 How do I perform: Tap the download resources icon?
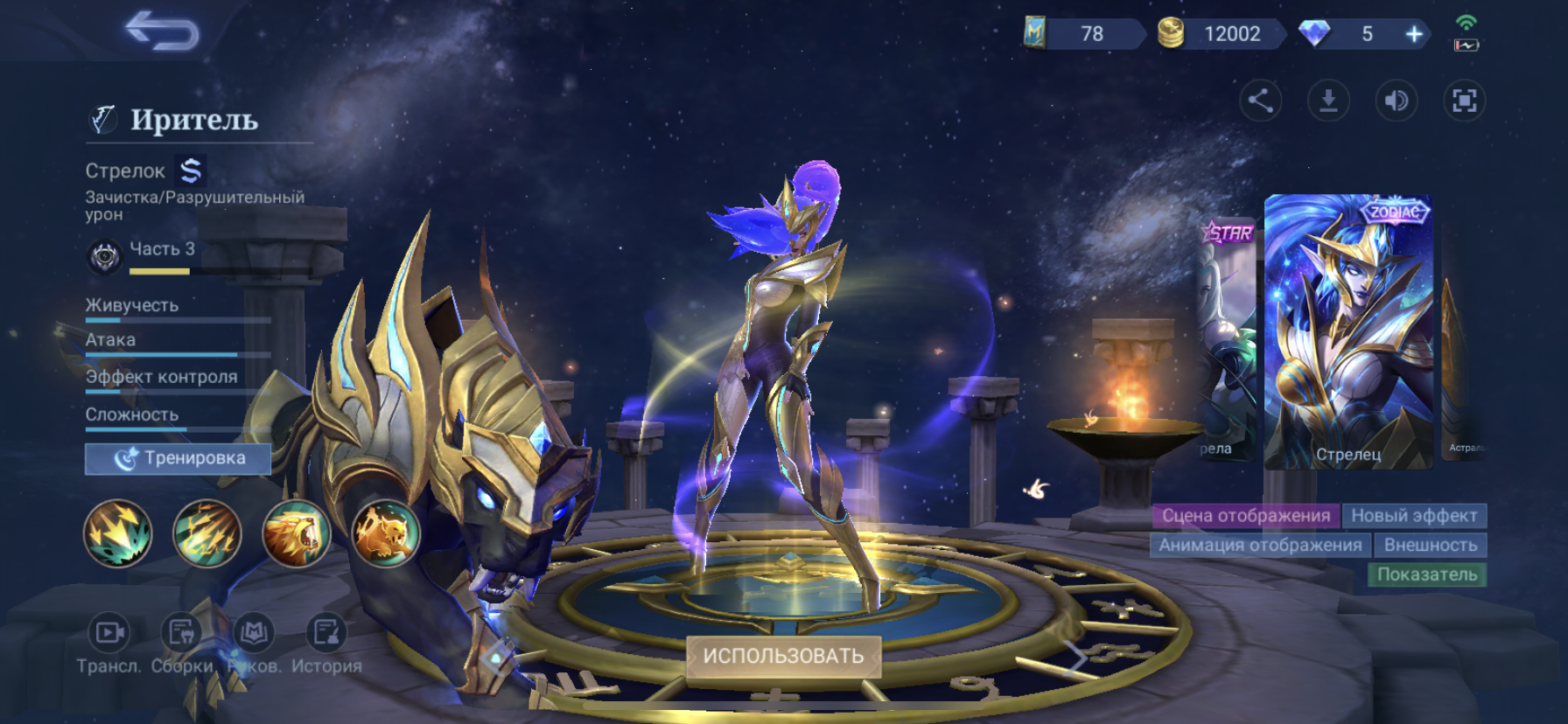[1328, 101]
